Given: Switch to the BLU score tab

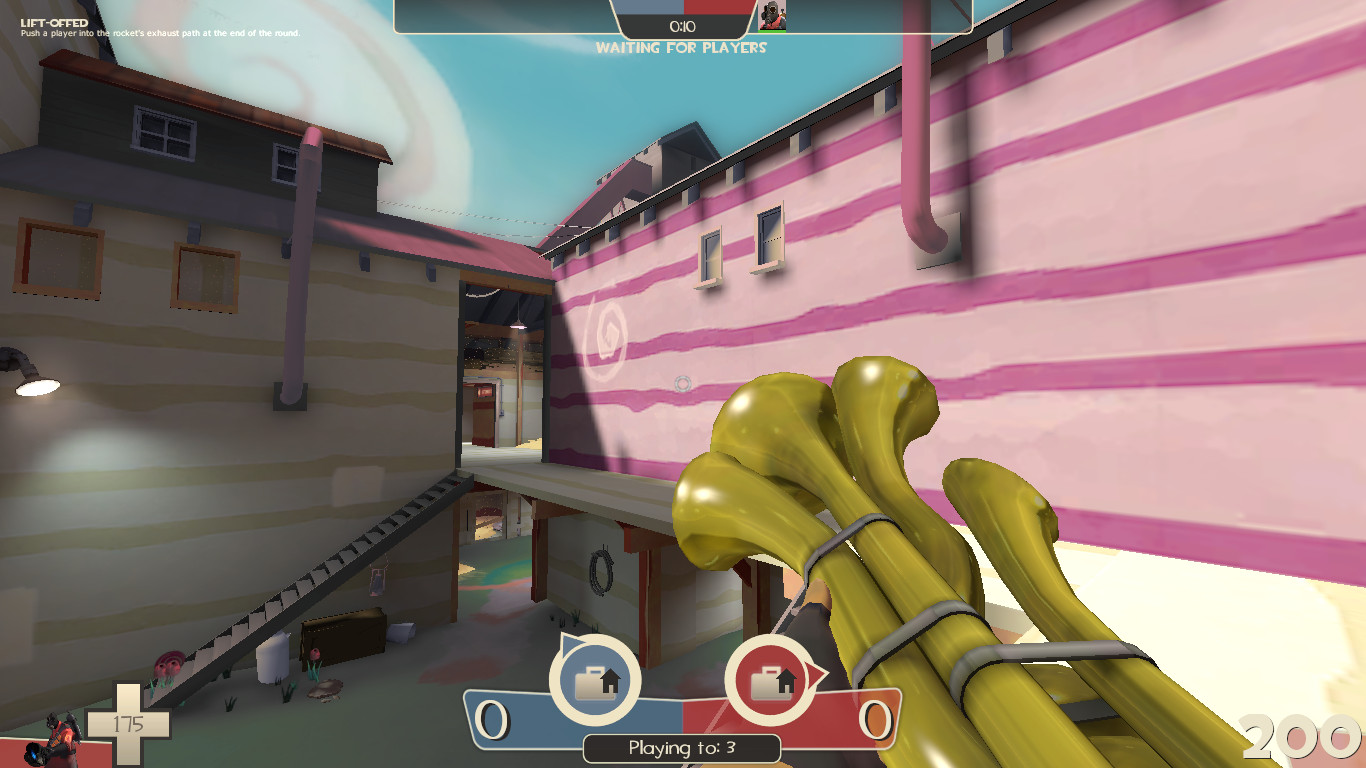Looking at the screenshot, I should click(520, 714).
